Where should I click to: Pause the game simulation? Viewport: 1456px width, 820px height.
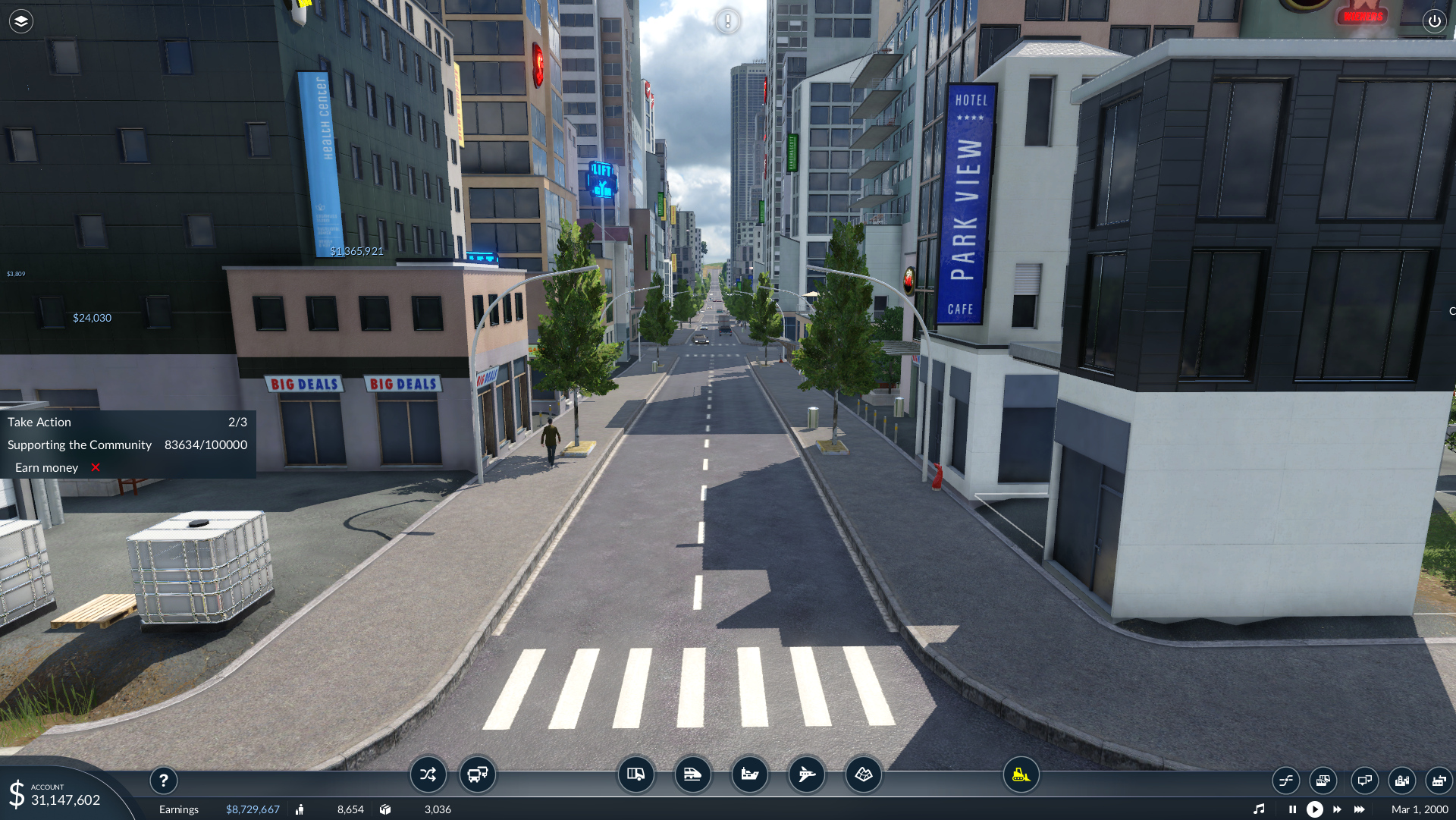click(1292, 809)
